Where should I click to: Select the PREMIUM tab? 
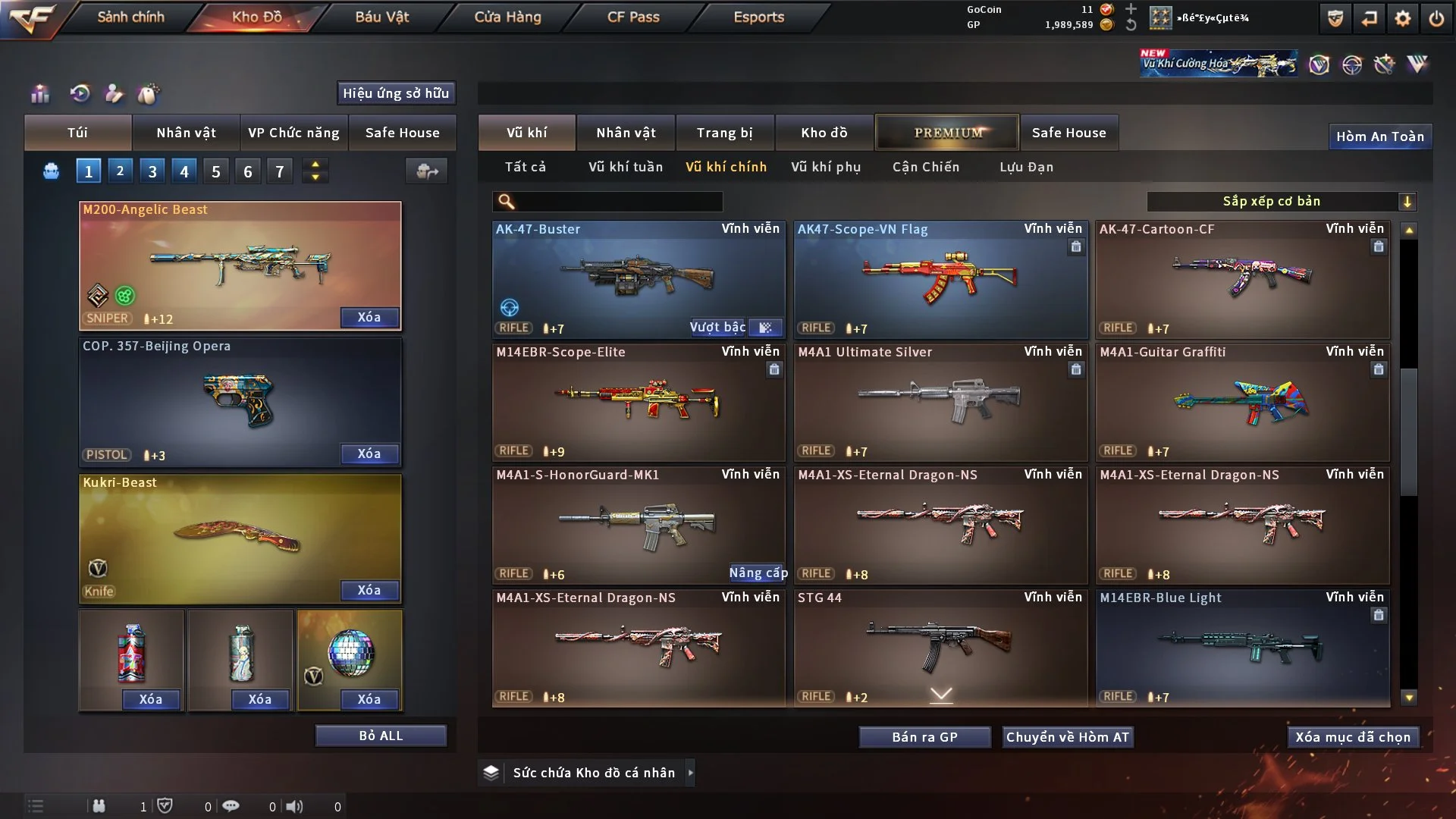coord(948,133)
